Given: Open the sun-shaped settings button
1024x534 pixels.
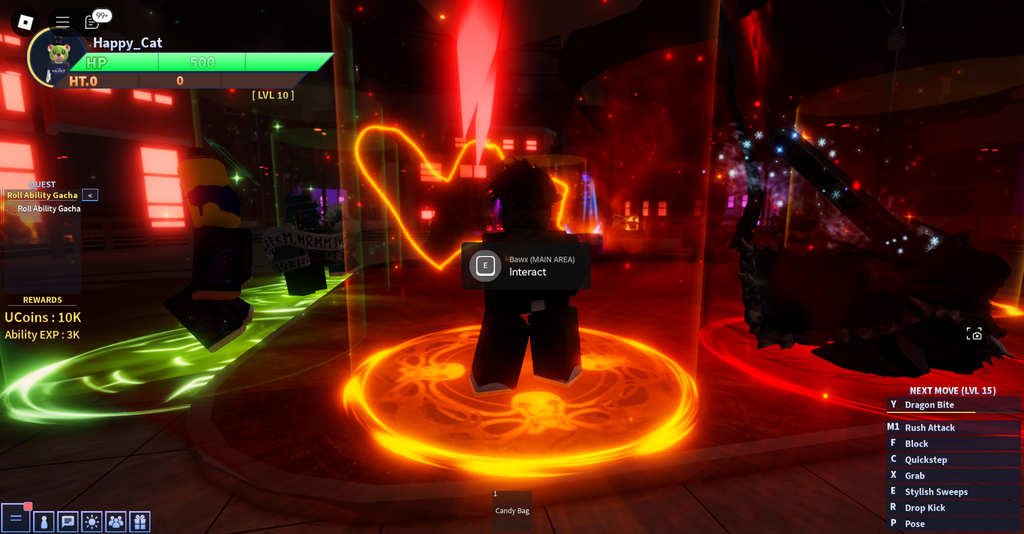Looking at the screenshot, I should pos(92,521).
